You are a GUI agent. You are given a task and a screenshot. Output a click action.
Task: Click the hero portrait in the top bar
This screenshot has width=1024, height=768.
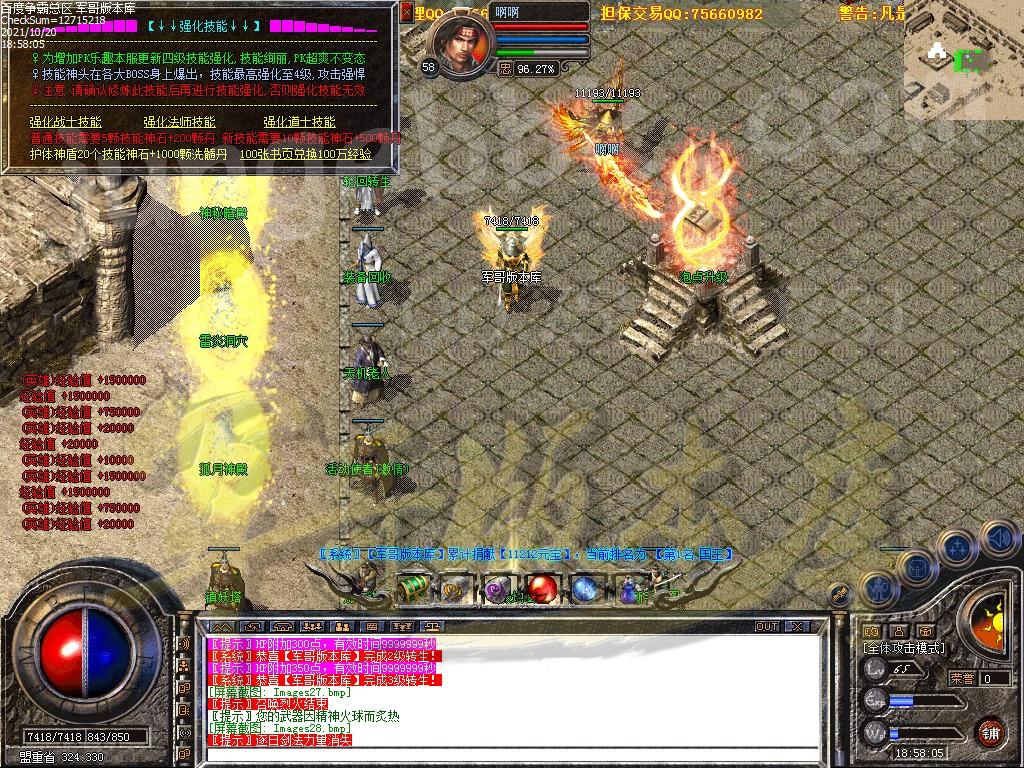tap(463, 48)
